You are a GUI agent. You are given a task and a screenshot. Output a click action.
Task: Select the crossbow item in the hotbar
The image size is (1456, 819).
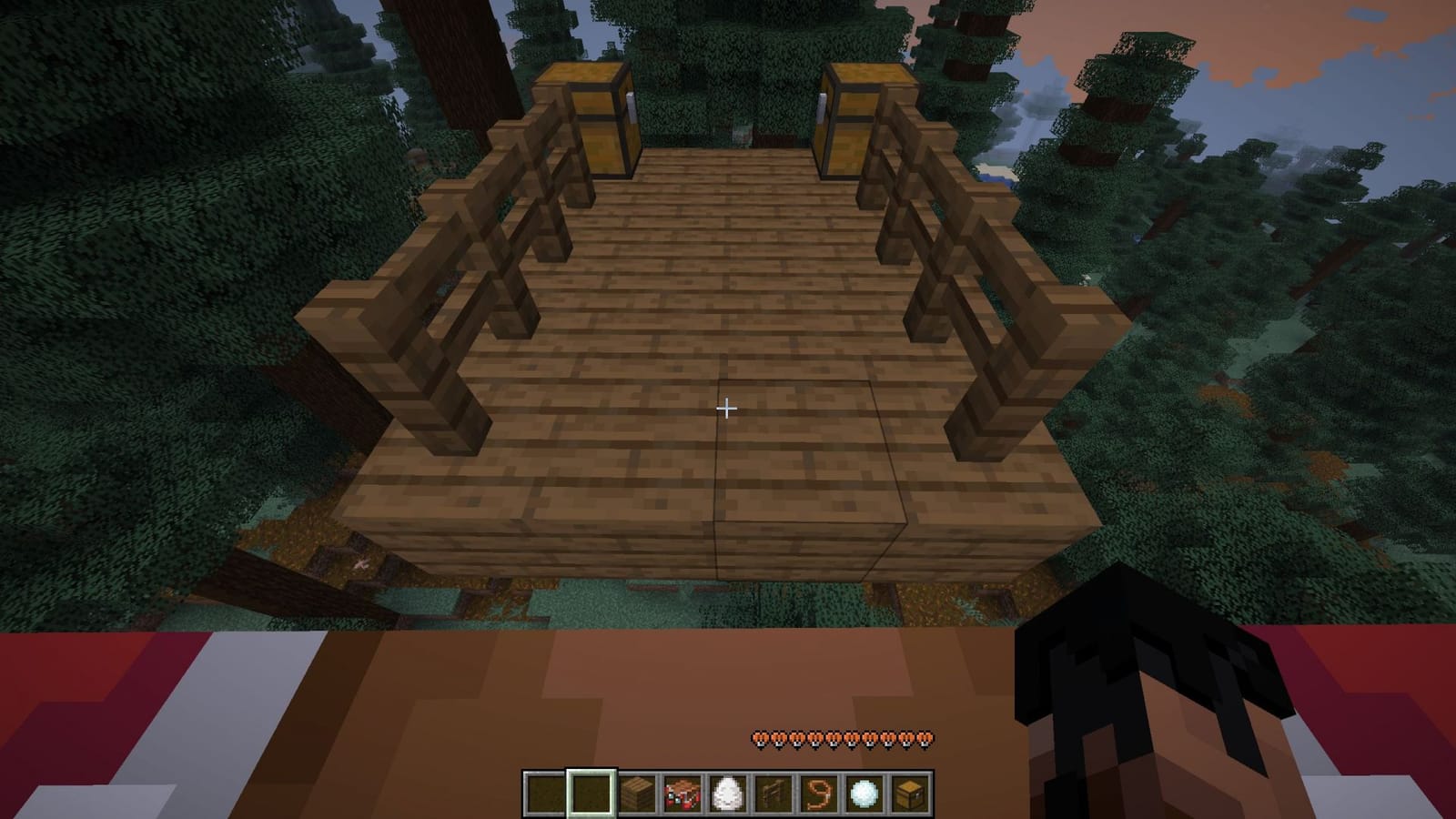pyautogui.click(x=682, y=792)
